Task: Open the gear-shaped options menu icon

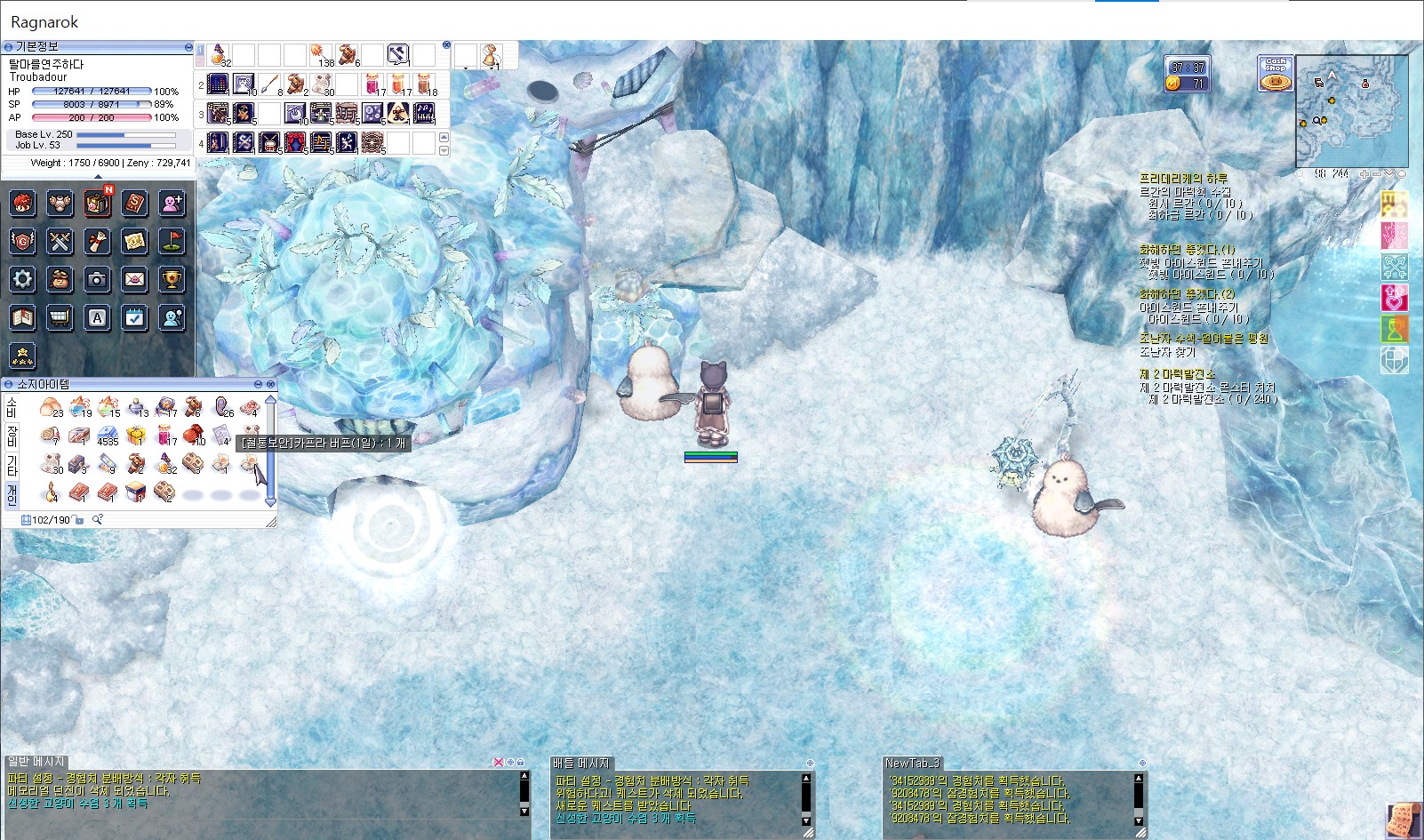Action: click(22, 279)
